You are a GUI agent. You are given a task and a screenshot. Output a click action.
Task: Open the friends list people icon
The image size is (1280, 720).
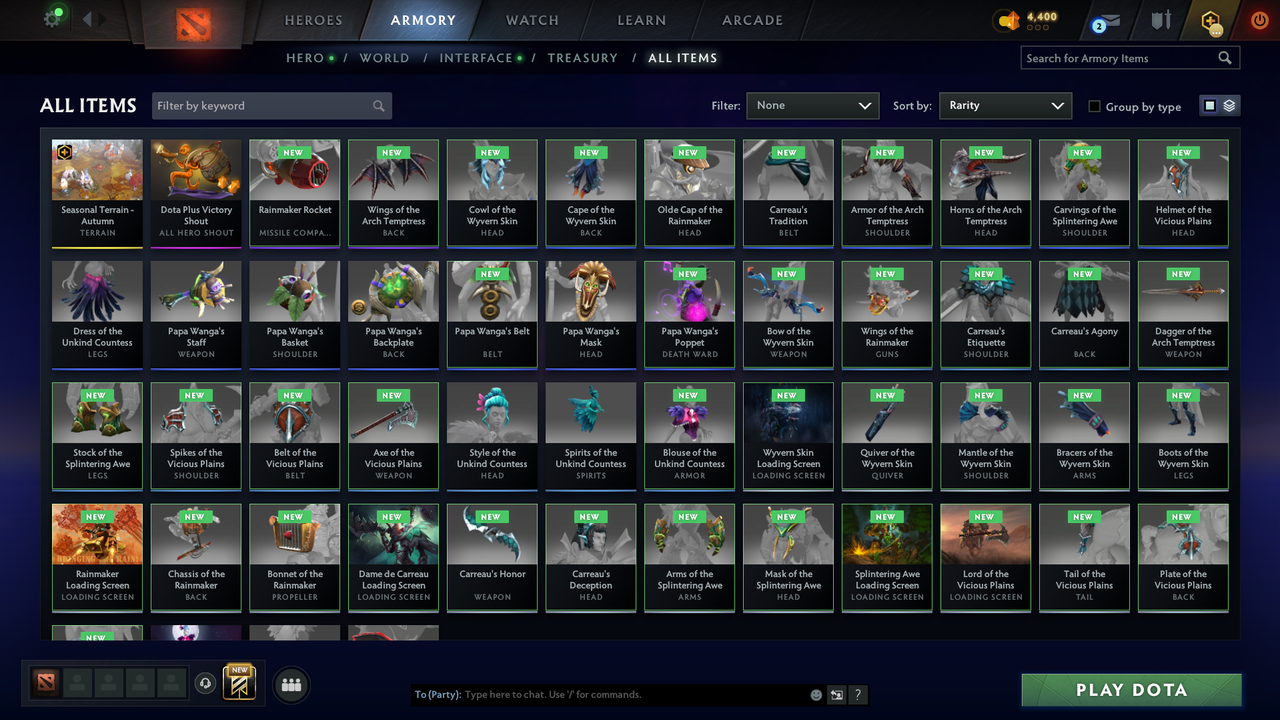click(x=291, y=685)
